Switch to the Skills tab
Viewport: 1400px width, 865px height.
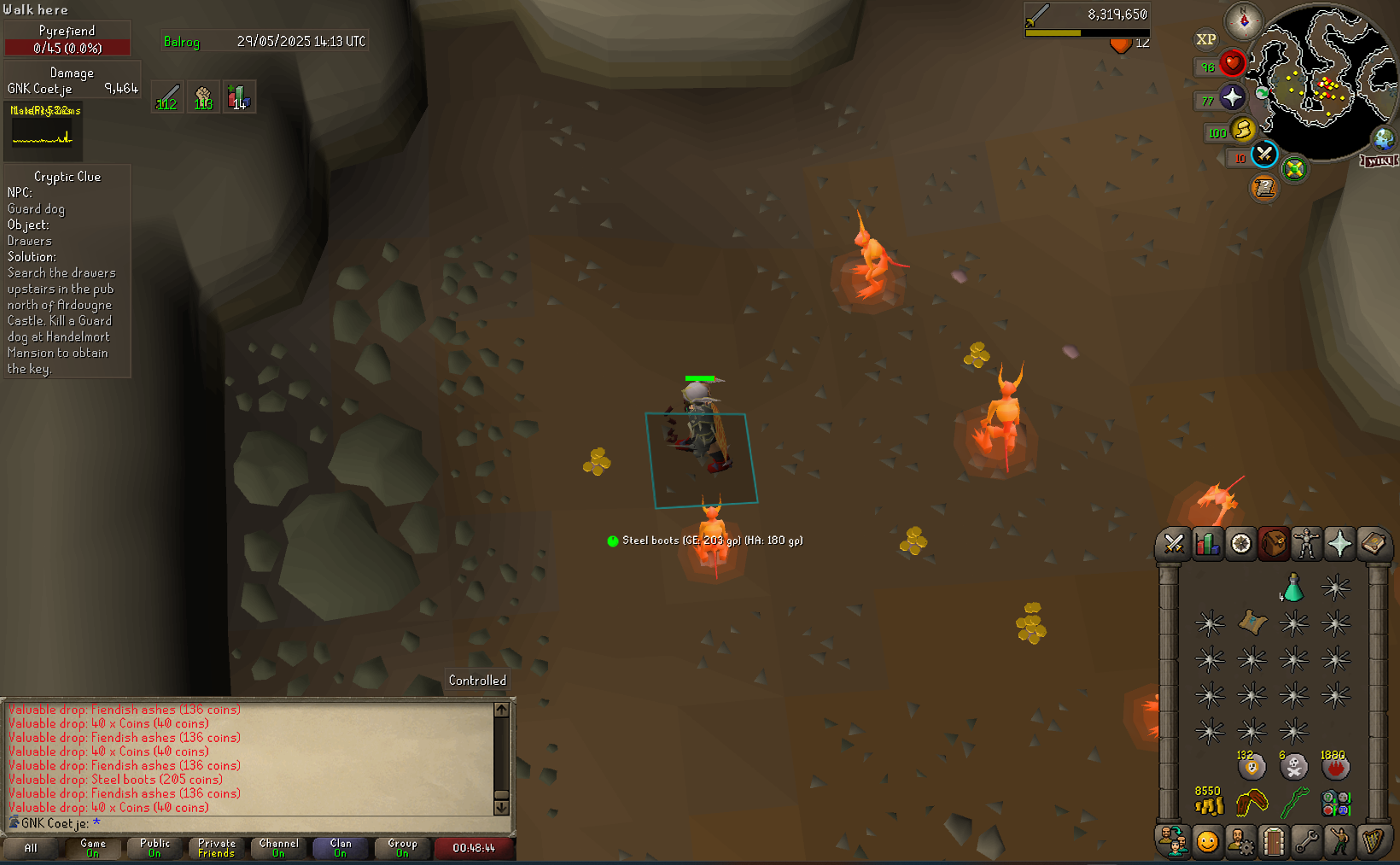[x=1207, y=544]
